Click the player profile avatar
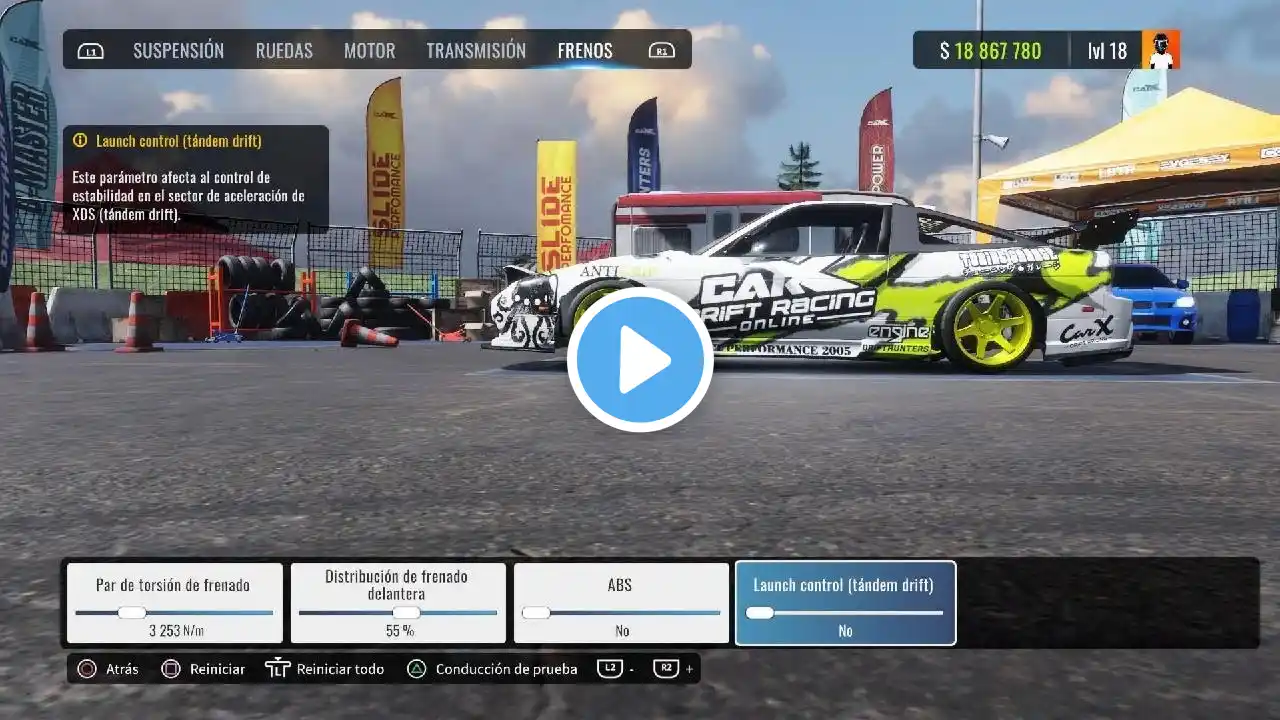Image resolution: width=1280 pixels, height=720 pixels. pyautogui.click(x=1161, y=50)
